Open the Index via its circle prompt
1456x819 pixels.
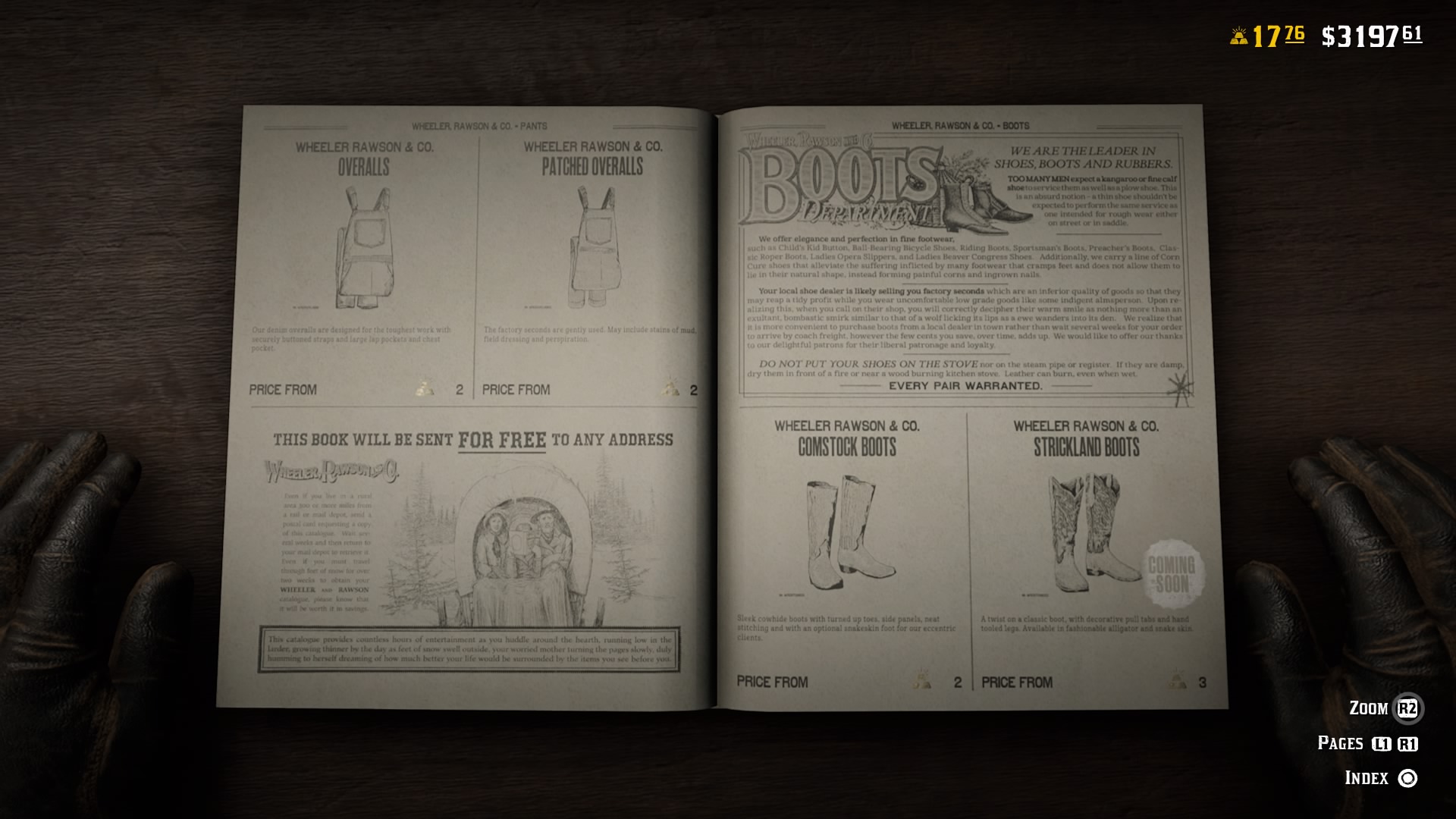(x=1407, y=777)
